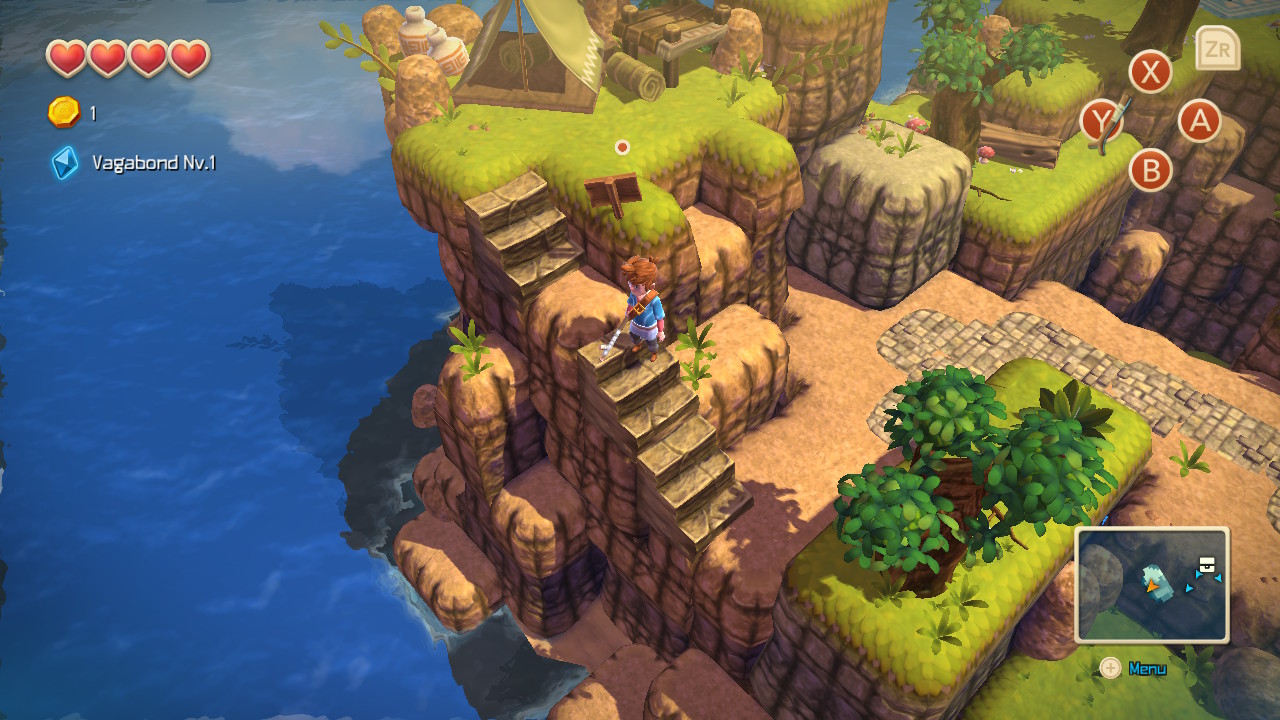Select the treasure chest marker on the minimap
This screenshot has height=720, width=1280.
[x=1208, y=566]
